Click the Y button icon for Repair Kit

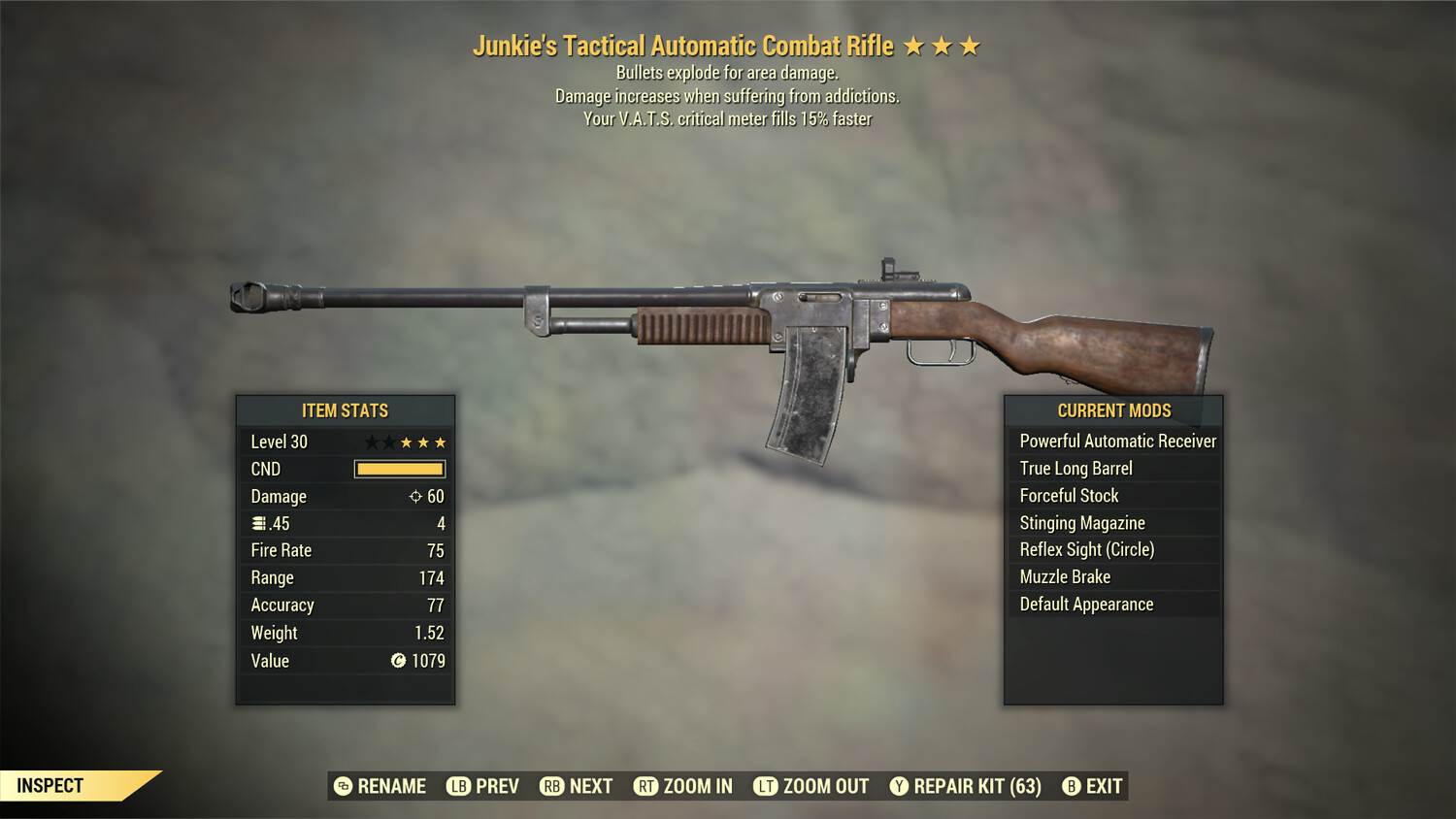[x=899, y=786]
